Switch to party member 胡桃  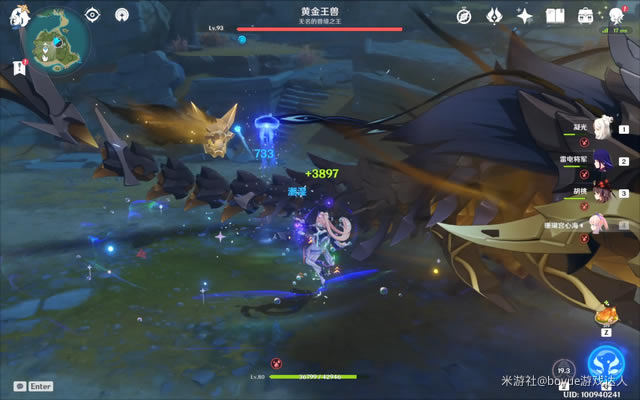(x=603, y=192)
